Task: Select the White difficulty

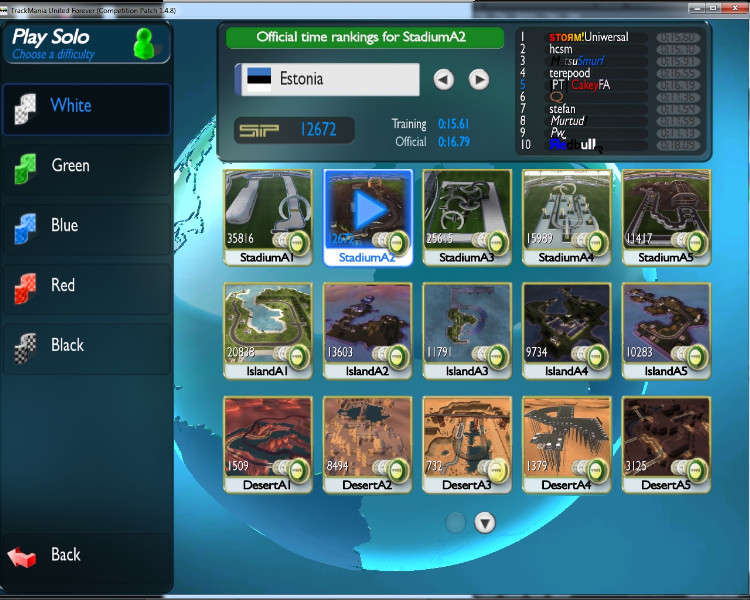Action: tap(86, 106)
